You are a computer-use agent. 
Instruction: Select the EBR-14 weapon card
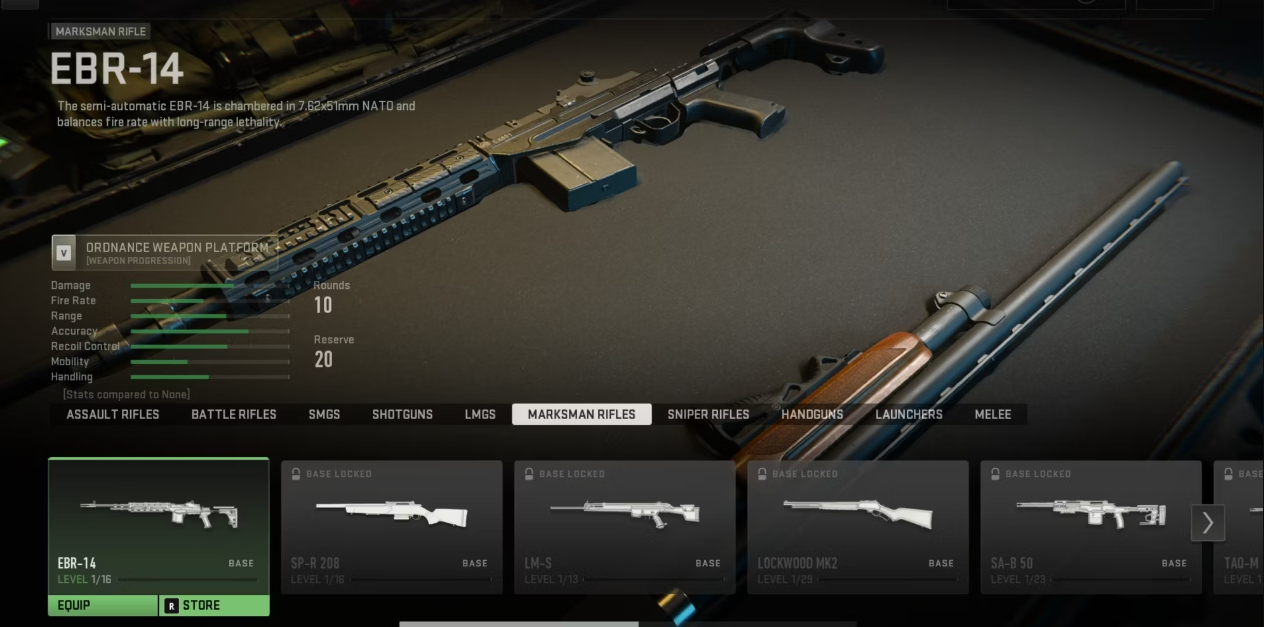(158, 525)
